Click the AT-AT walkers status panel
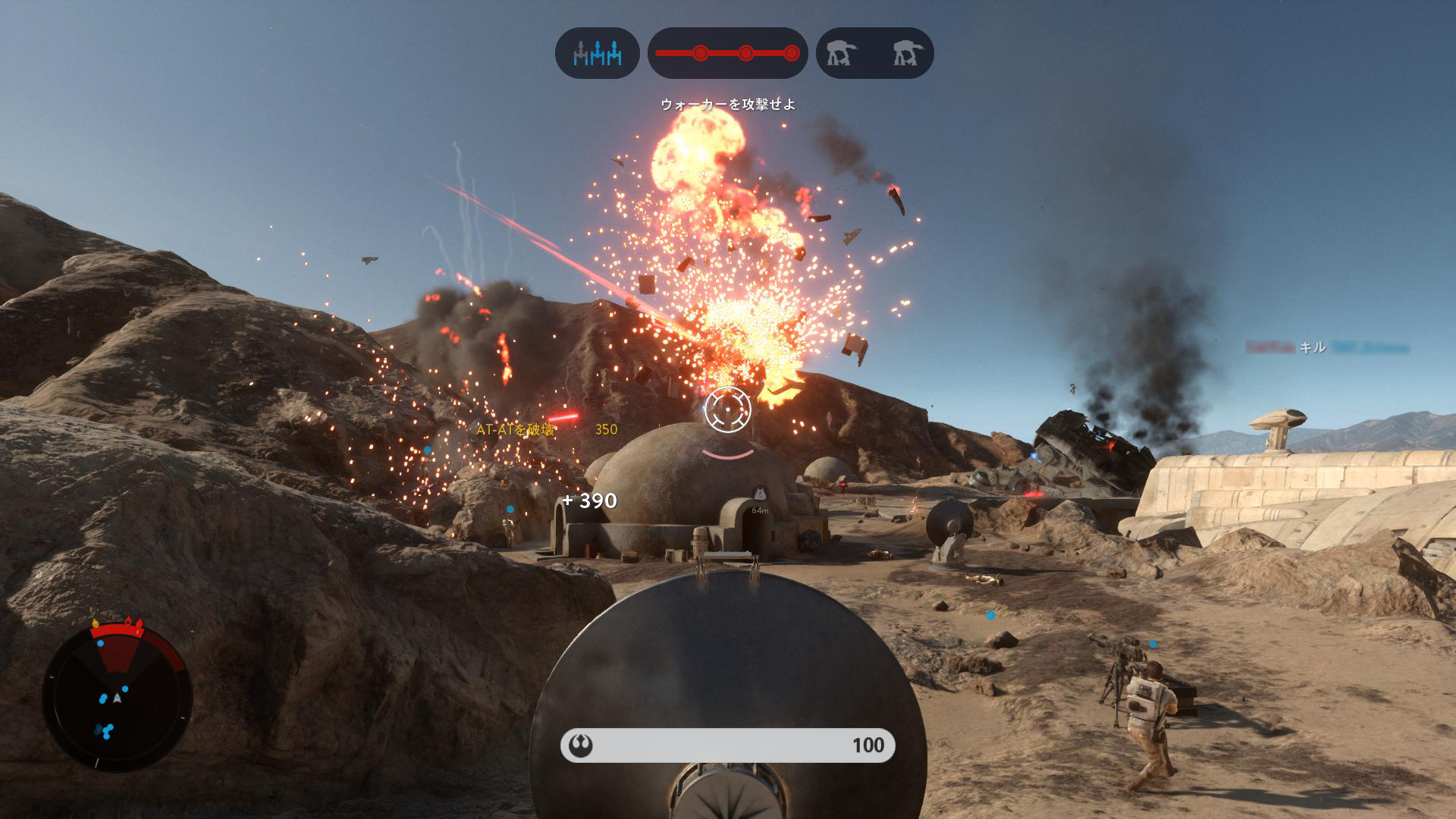Image resolution: width=1456 pixels, height=819 pixels. (x=874, y=53)
